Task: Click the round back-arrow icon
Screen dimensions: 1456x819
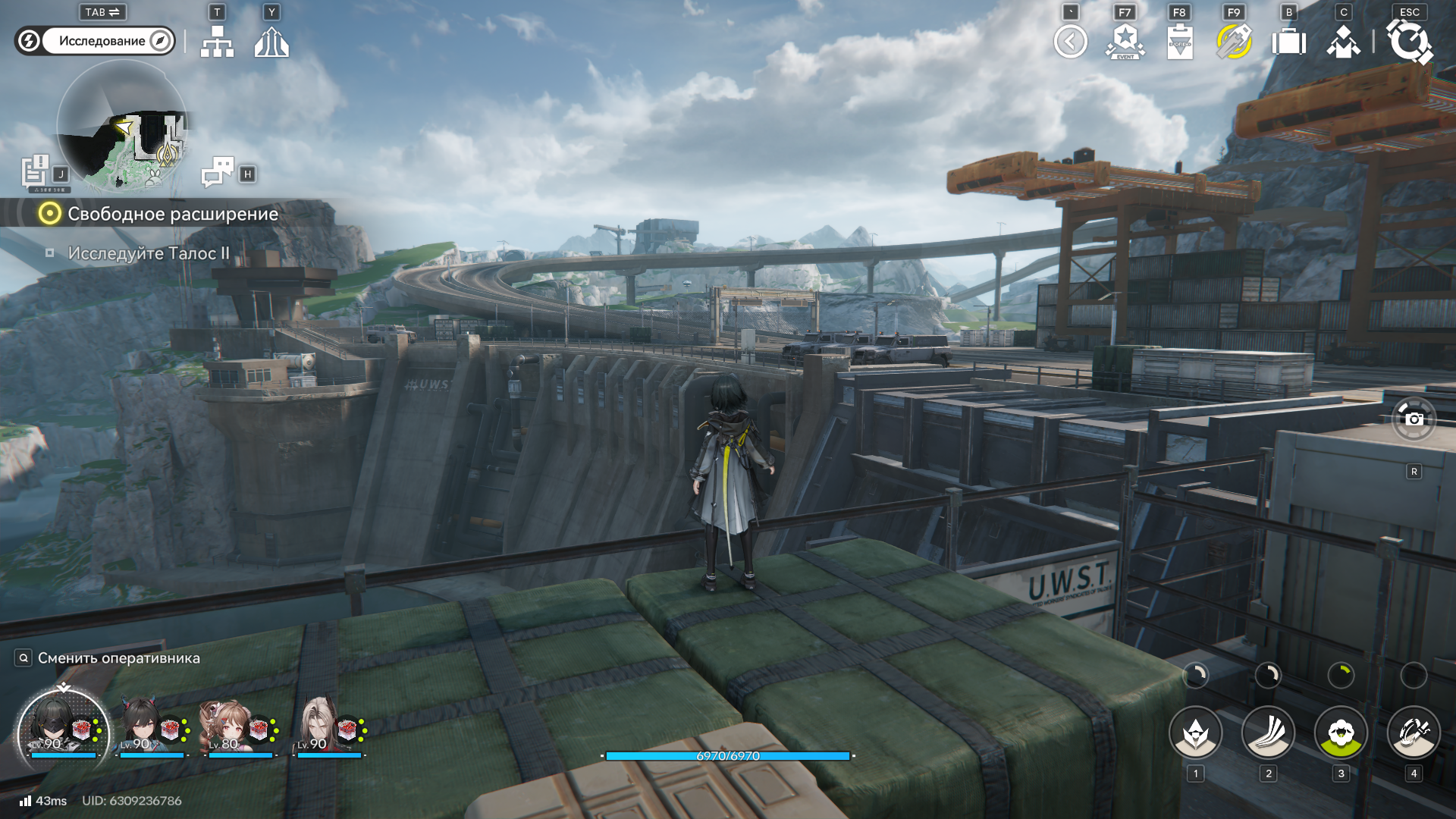Action: click(x=1070, y=42)
